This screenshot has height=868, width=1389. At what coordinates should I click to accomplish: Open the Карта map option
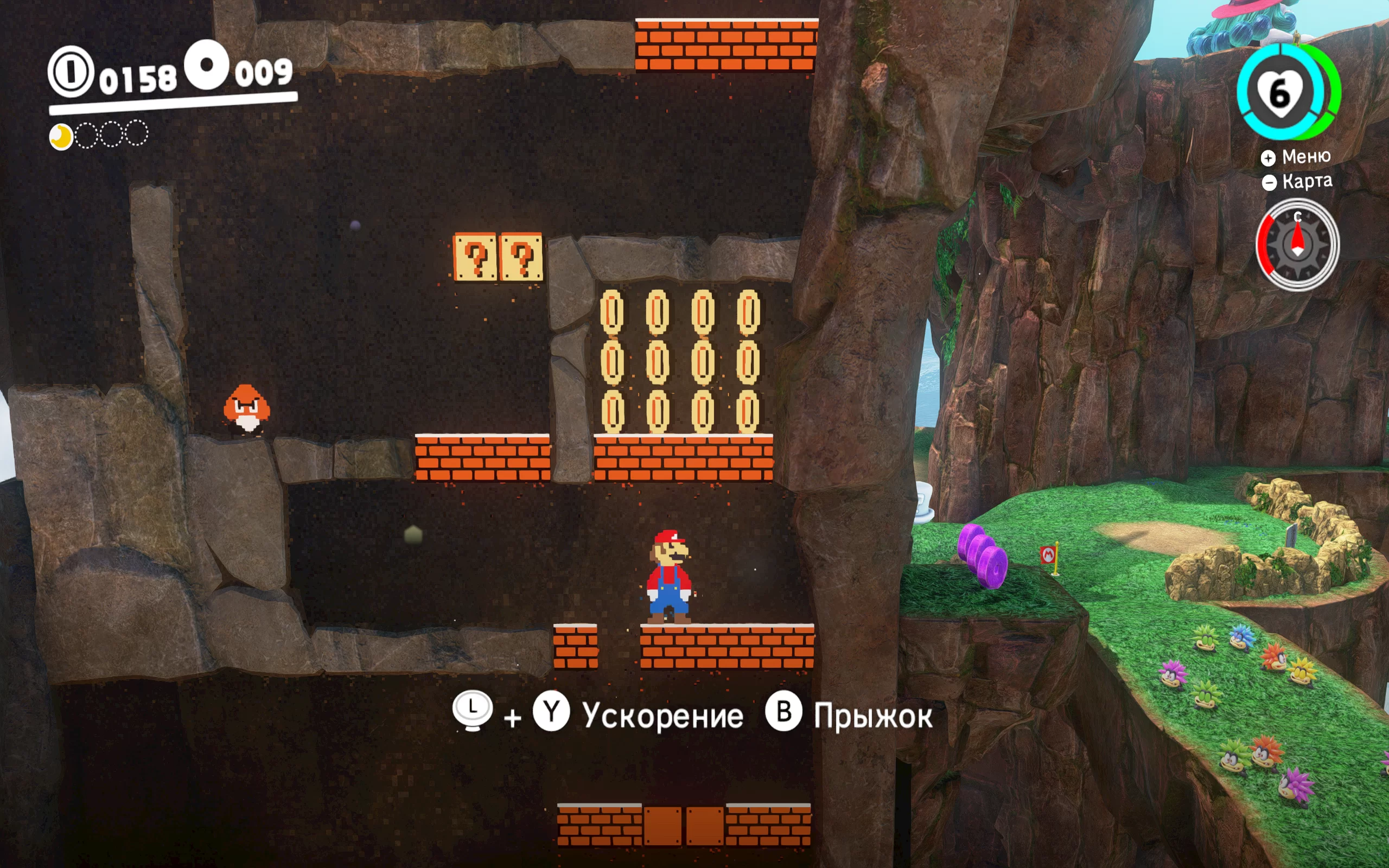[x=1297, y=182]
